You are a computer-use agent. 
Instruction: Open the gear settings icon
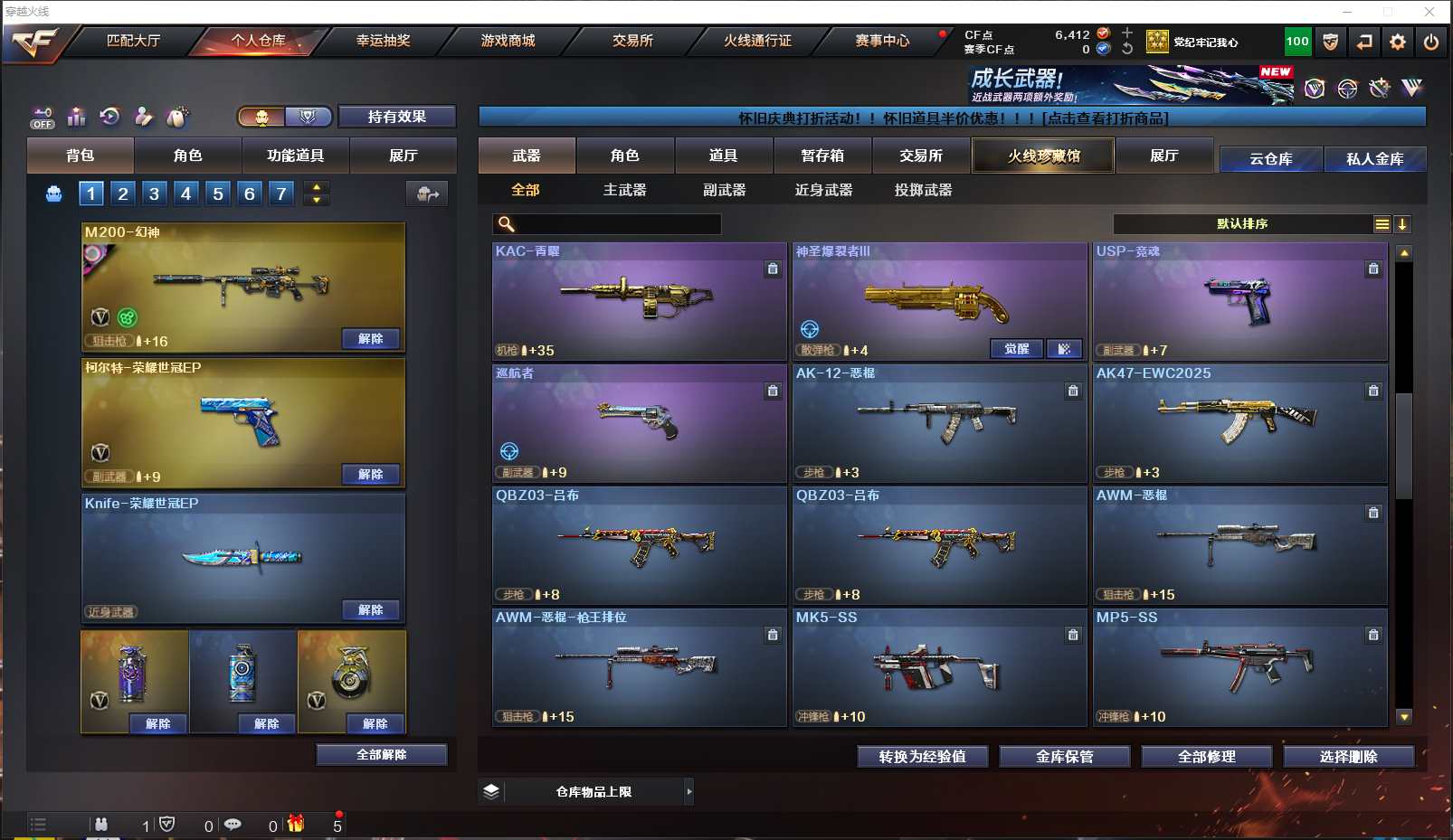1398,42
